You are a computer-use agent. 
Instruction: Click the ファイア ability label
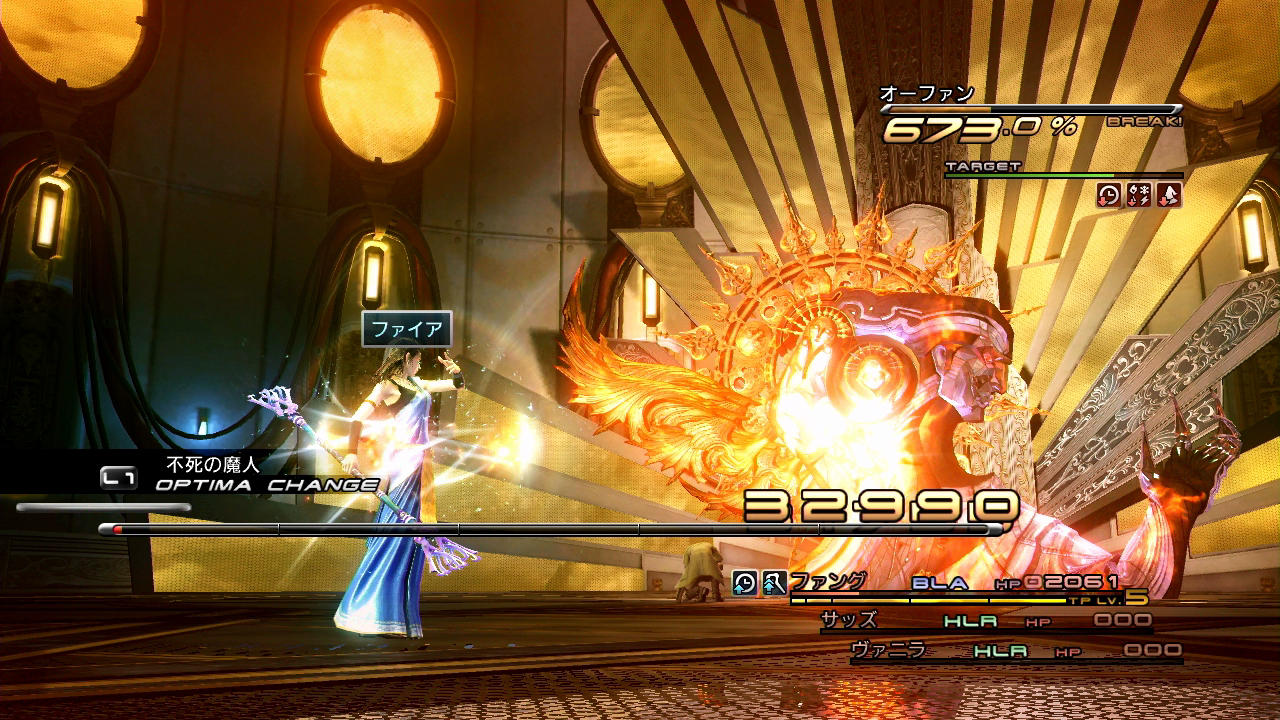[406, 329]
